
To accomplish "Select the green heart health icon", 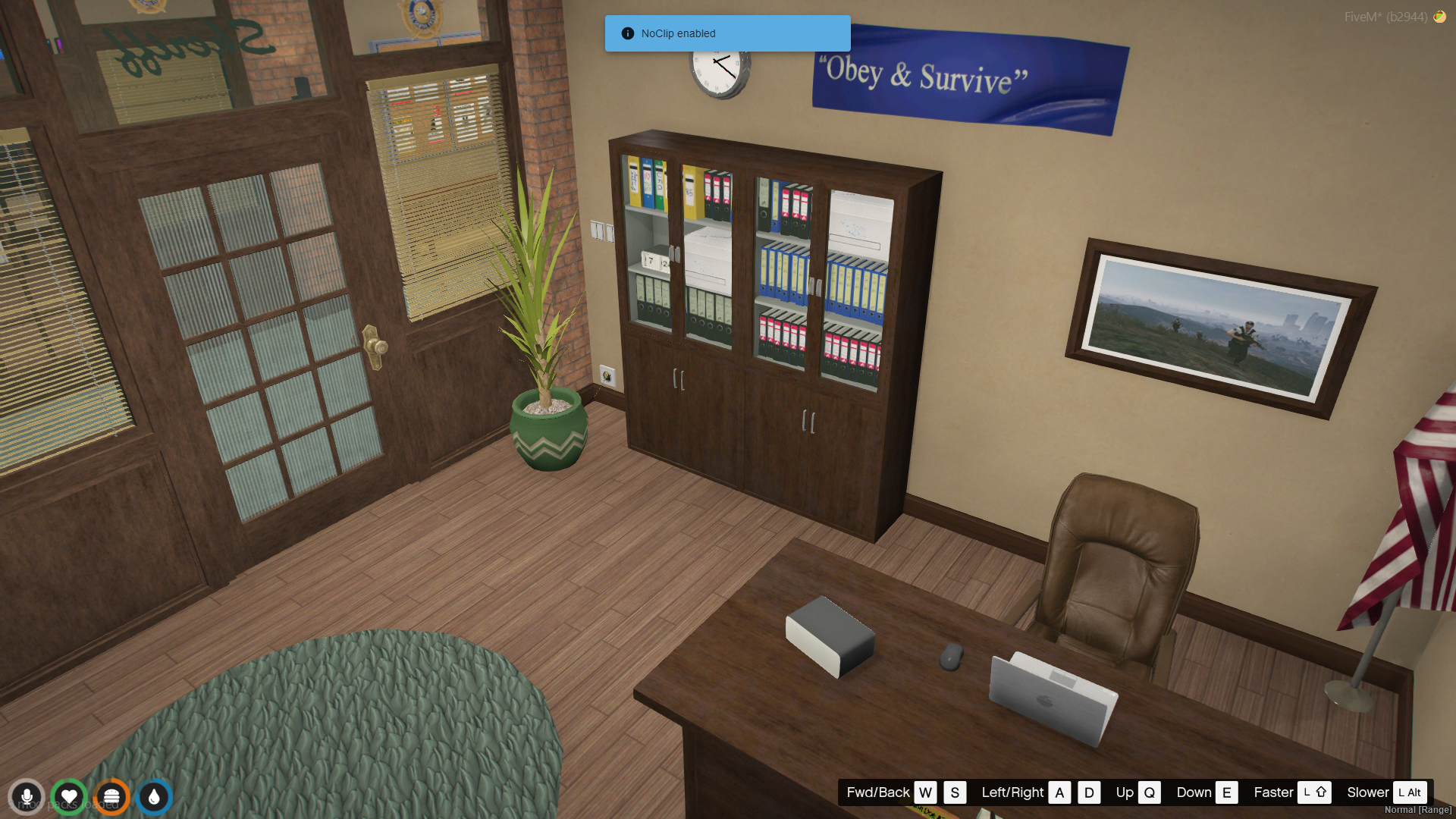I will pyautogui.click(x=69, y=797).
